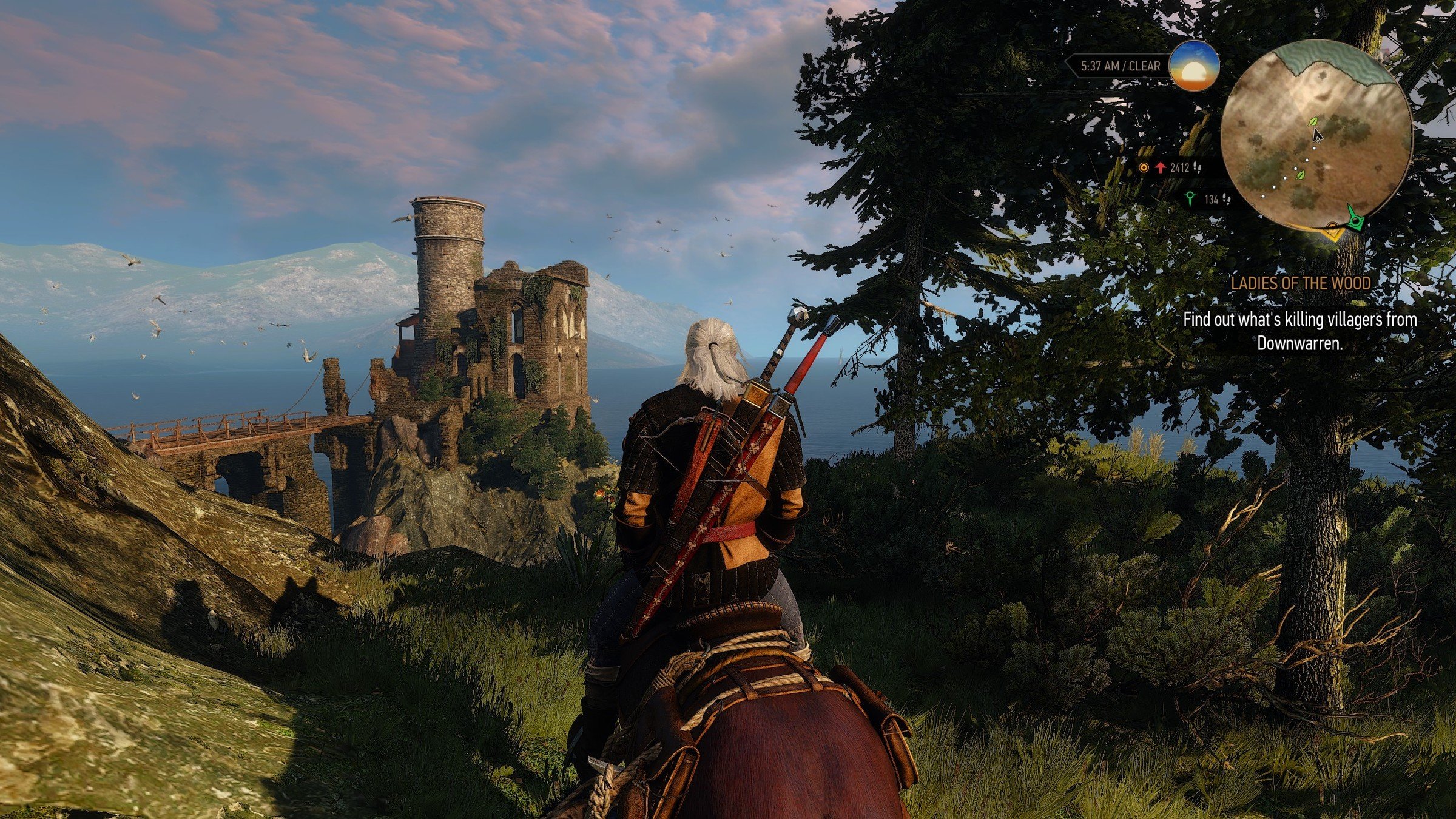1456x819 pixels.
Task: Select the yellow quest marker on minimap edge
Action: pyautogui.click(x=1333, y=231)
